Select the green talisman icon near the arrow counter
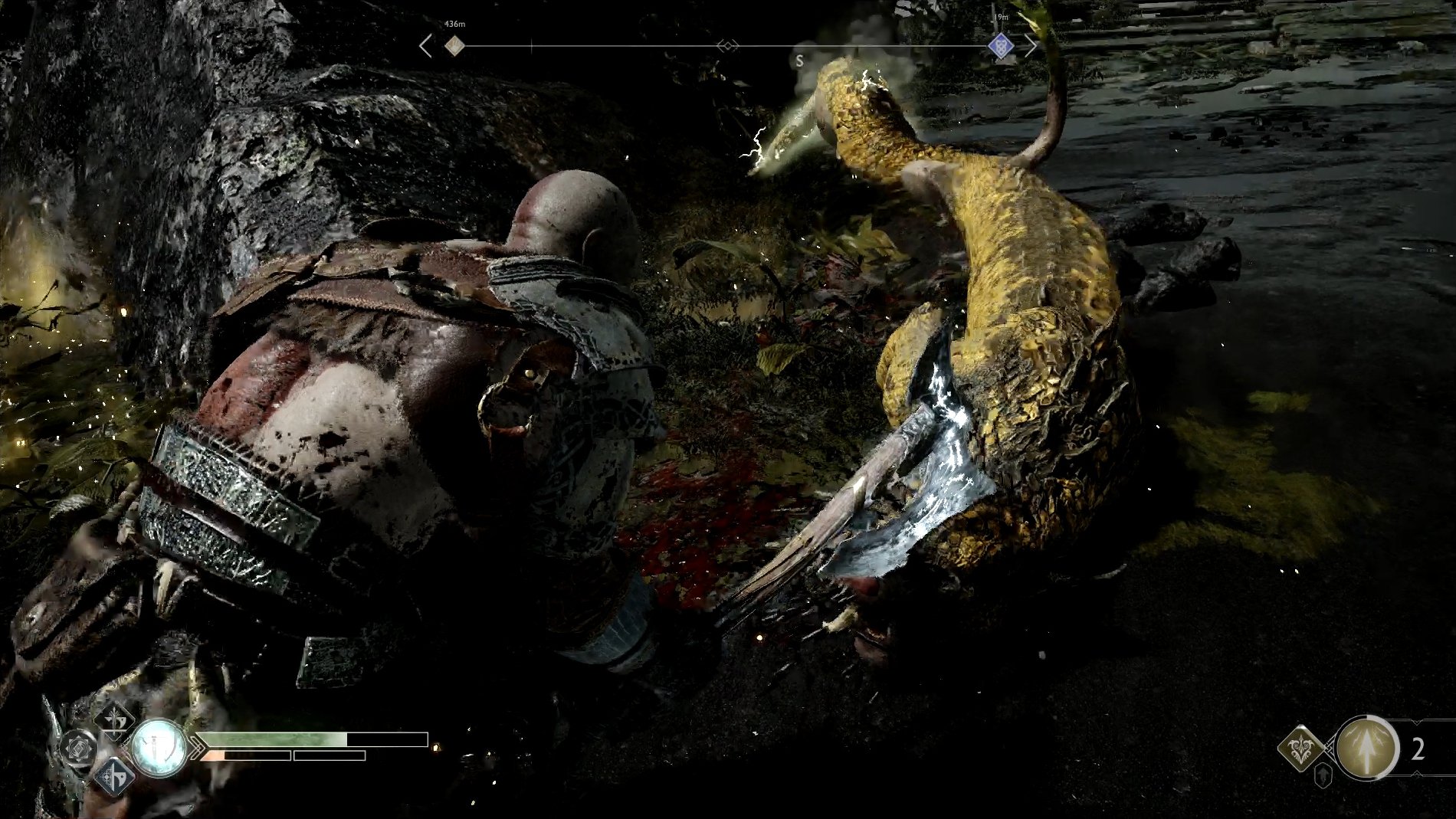The width and height of the screenshot is (1456, 819). (1300, 749)
